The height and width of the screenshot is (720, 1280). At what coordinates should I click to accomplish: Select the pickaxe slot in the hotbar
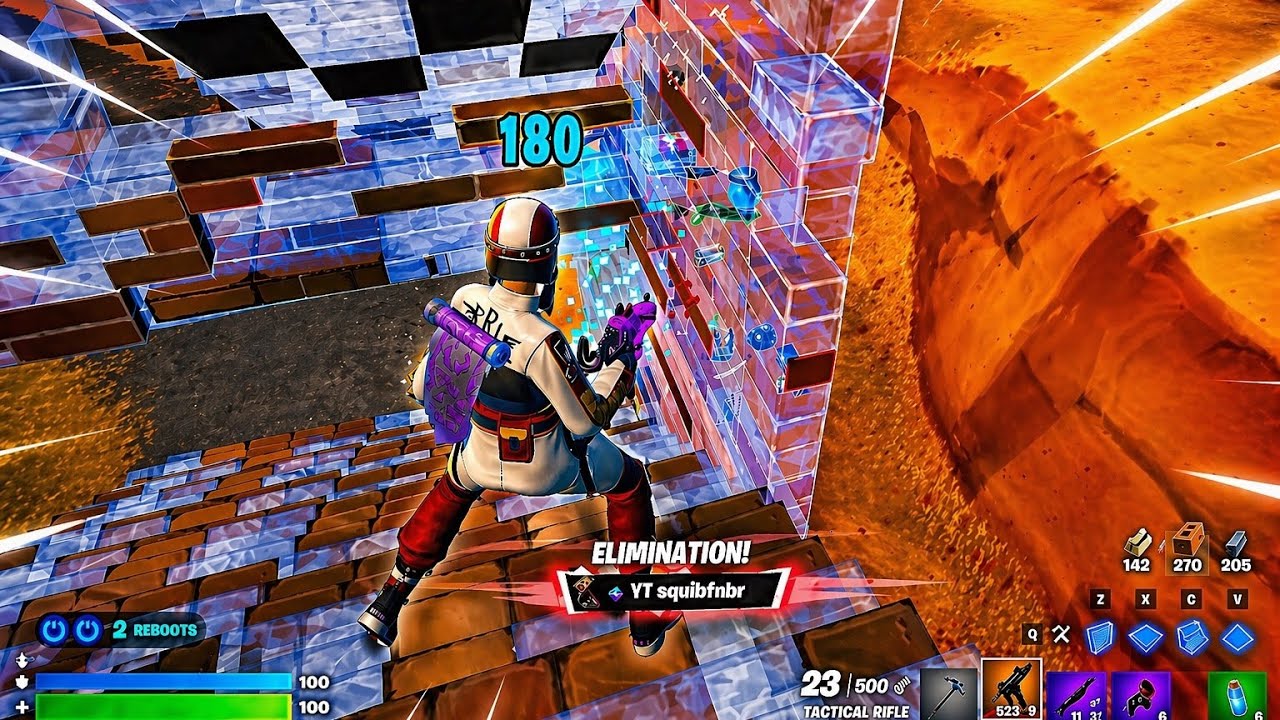point(947,692)
